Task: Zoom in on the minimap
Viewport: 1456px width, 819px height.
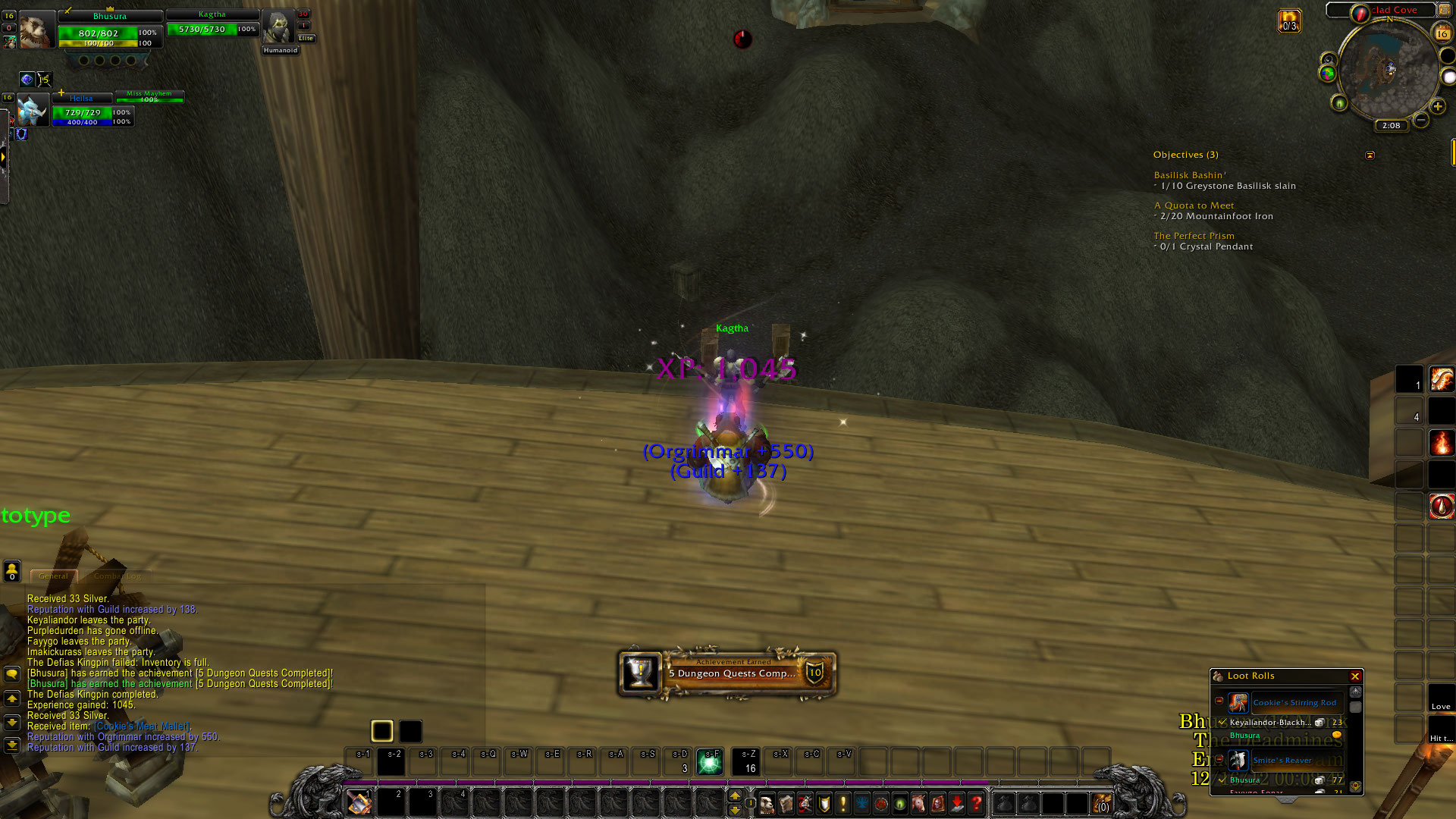Action: coord(1437,107)
